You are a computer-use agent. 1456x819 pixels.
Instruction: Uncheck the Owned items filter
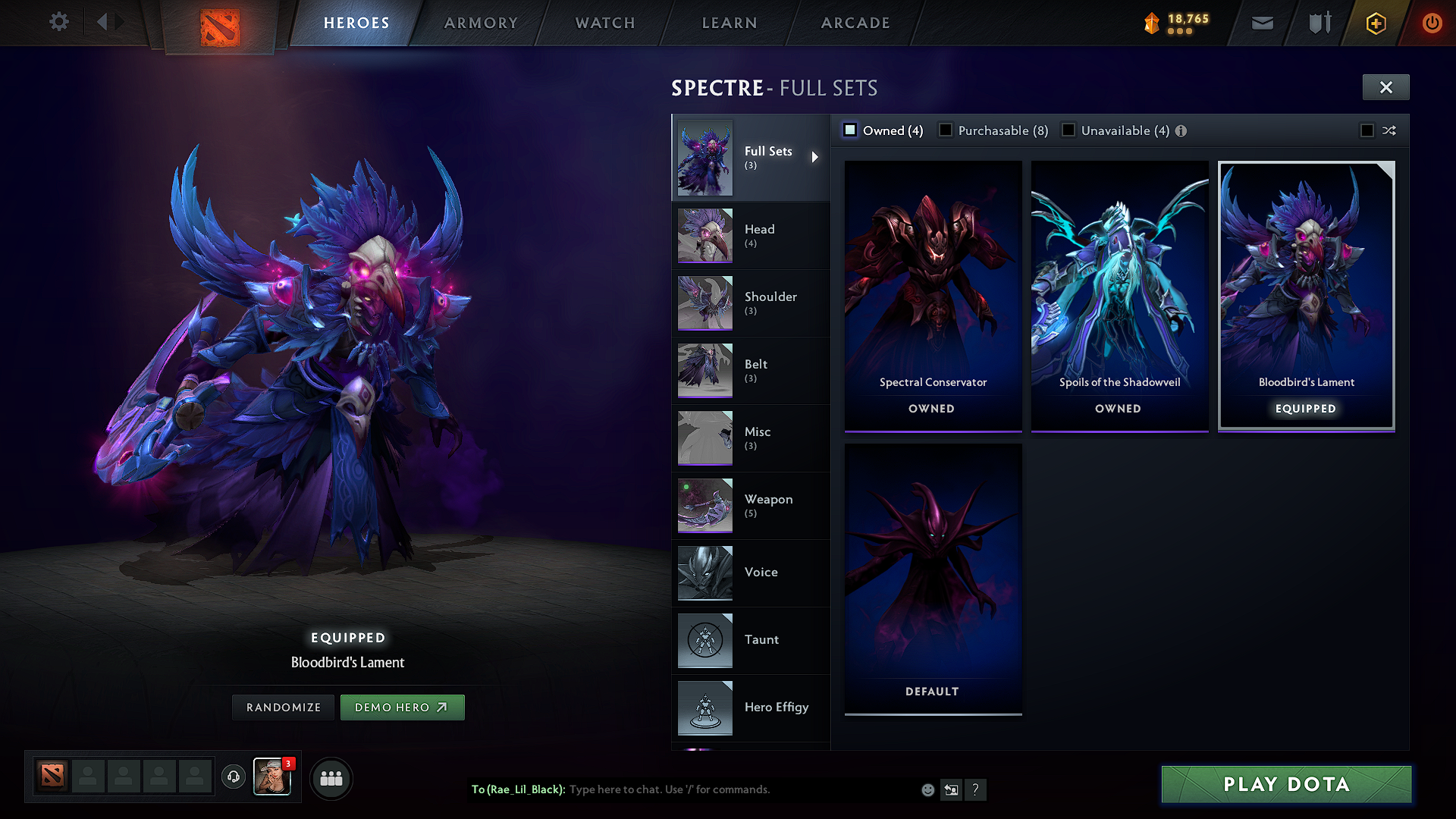tap(849, 130)
